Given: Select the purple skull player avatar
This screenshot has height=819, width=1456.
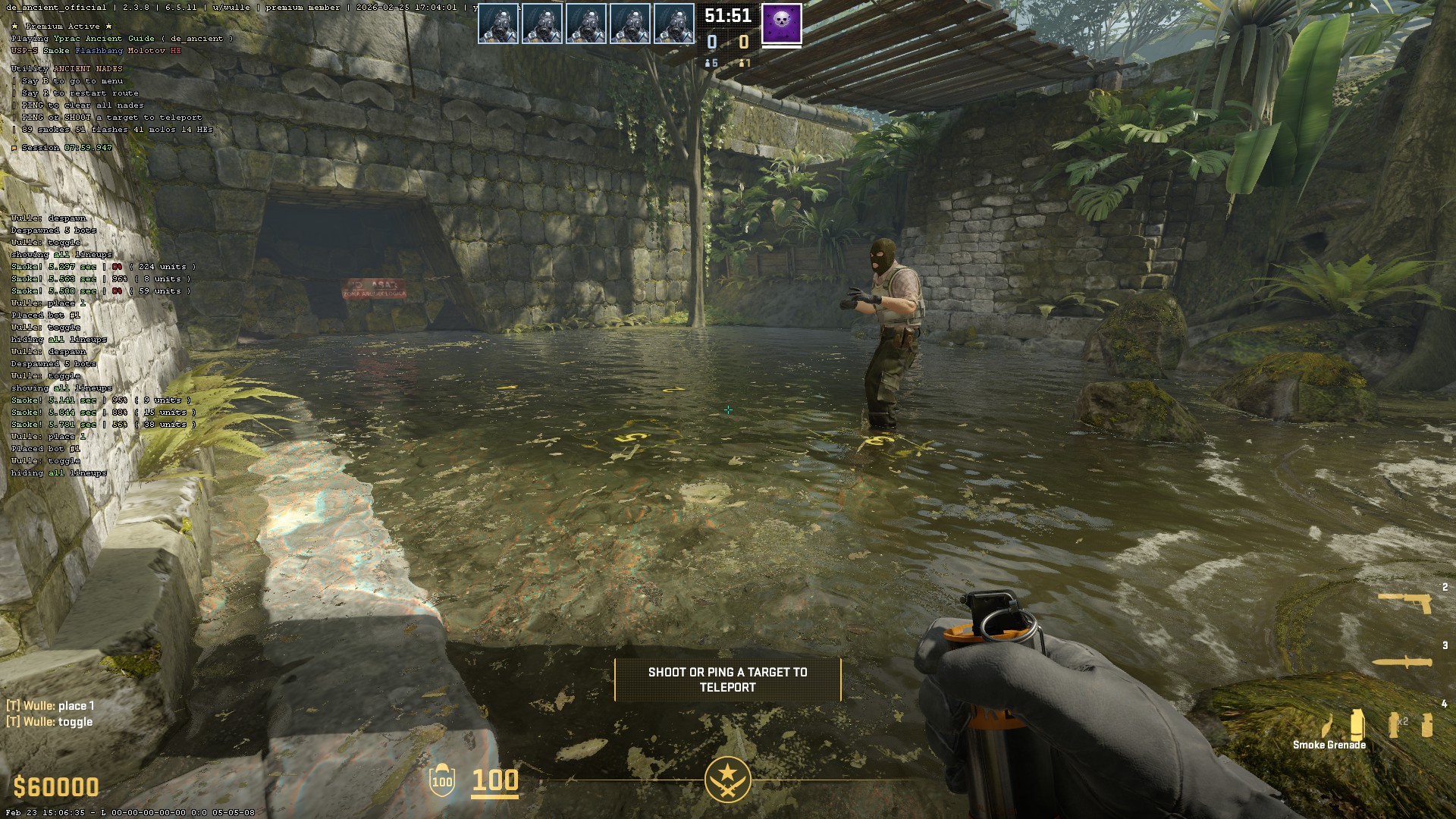Looking at the screenshot, I should click(x=781, y=24).
